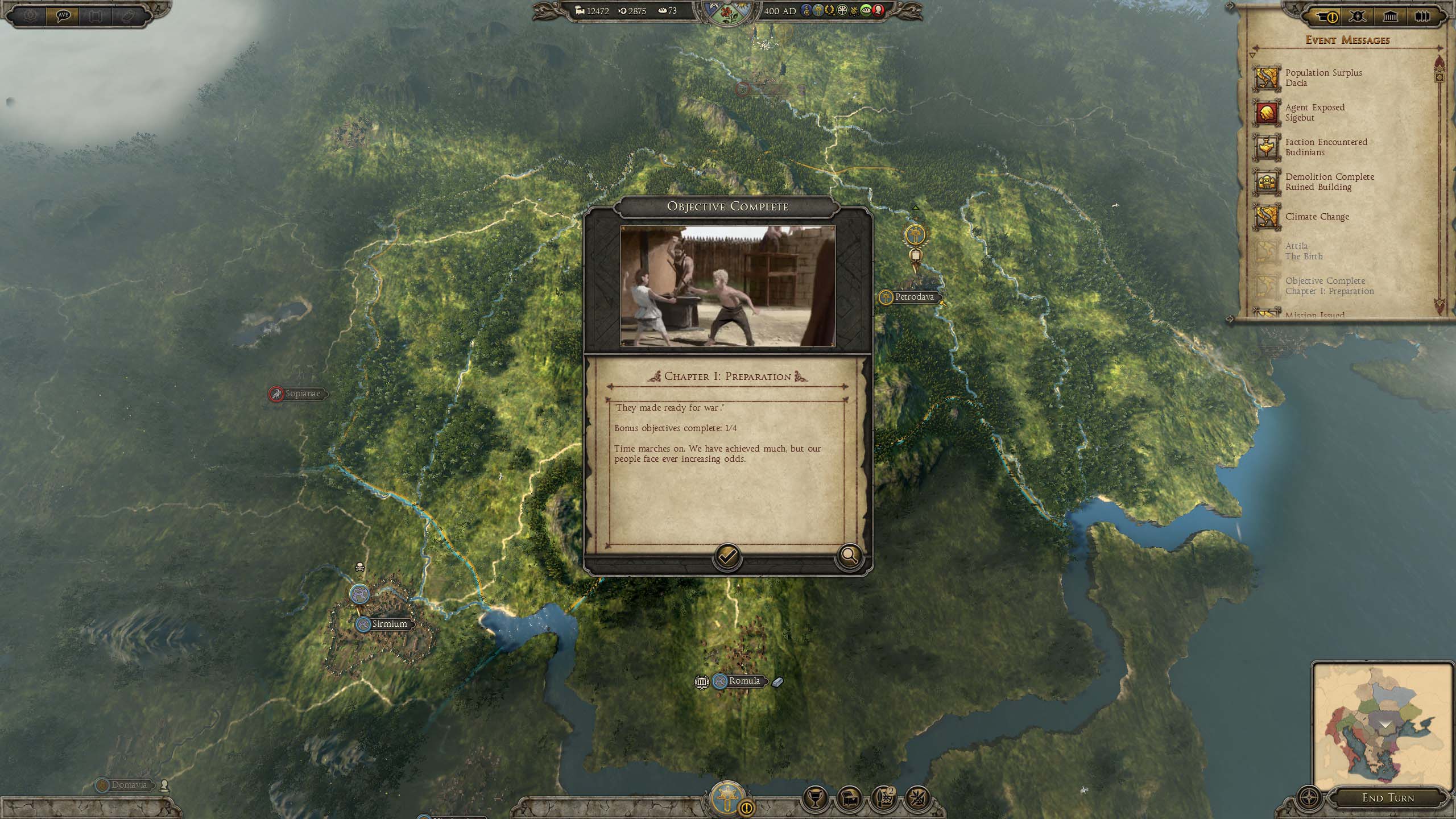End the current turn

point(1388,798)
